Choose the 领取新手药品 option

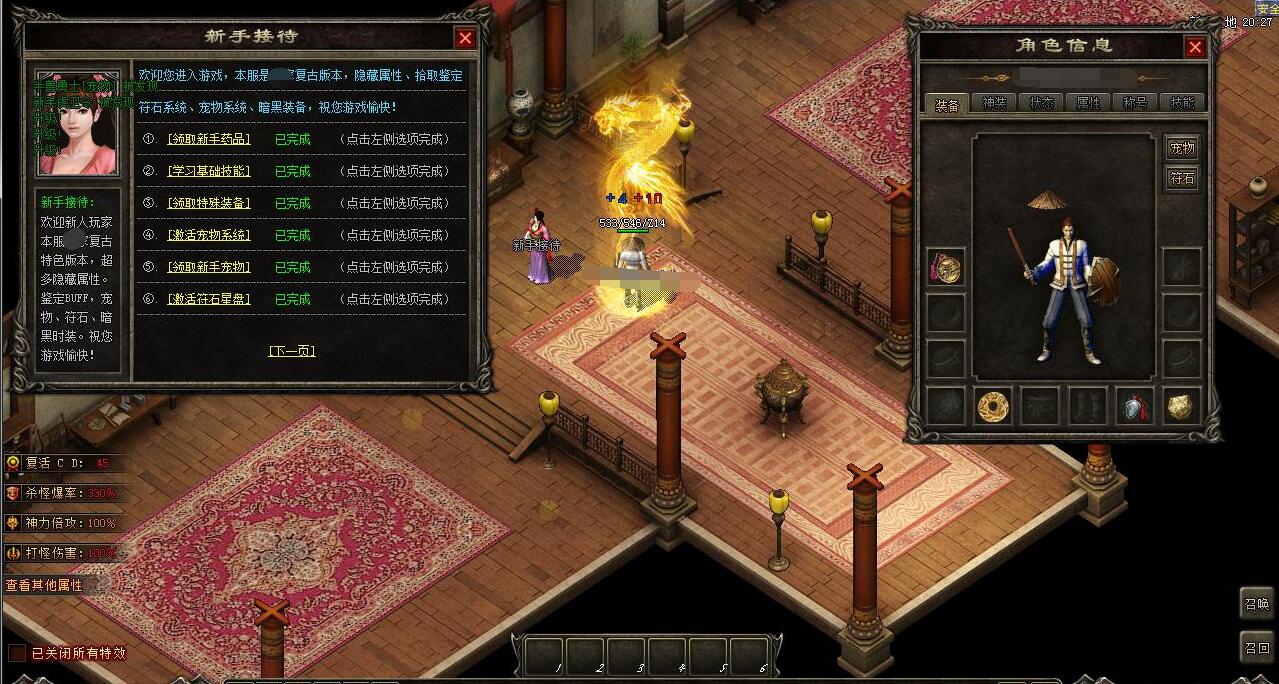[208, 139]
